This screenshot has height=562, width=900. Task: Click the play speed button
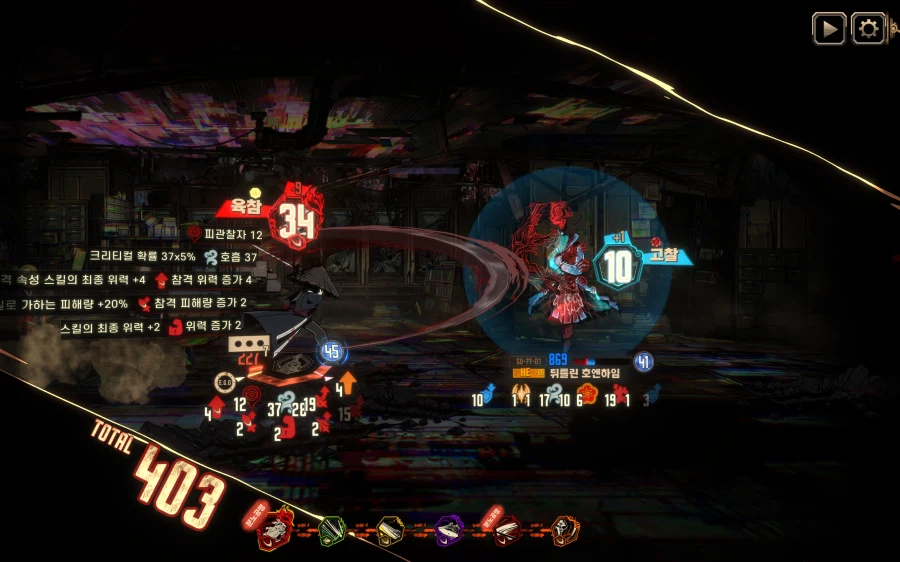pyautogui.click(x=828, y=29)
